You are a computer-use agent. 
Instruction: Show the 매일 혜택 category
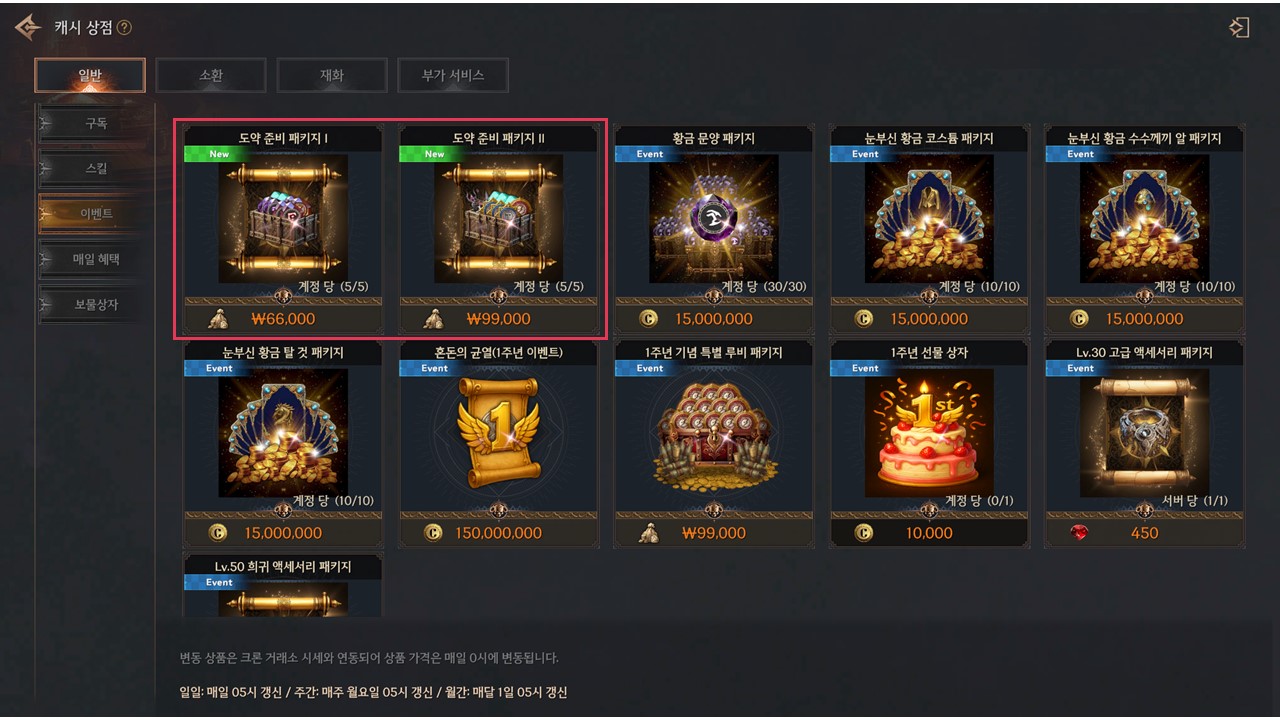coord(96,259)
